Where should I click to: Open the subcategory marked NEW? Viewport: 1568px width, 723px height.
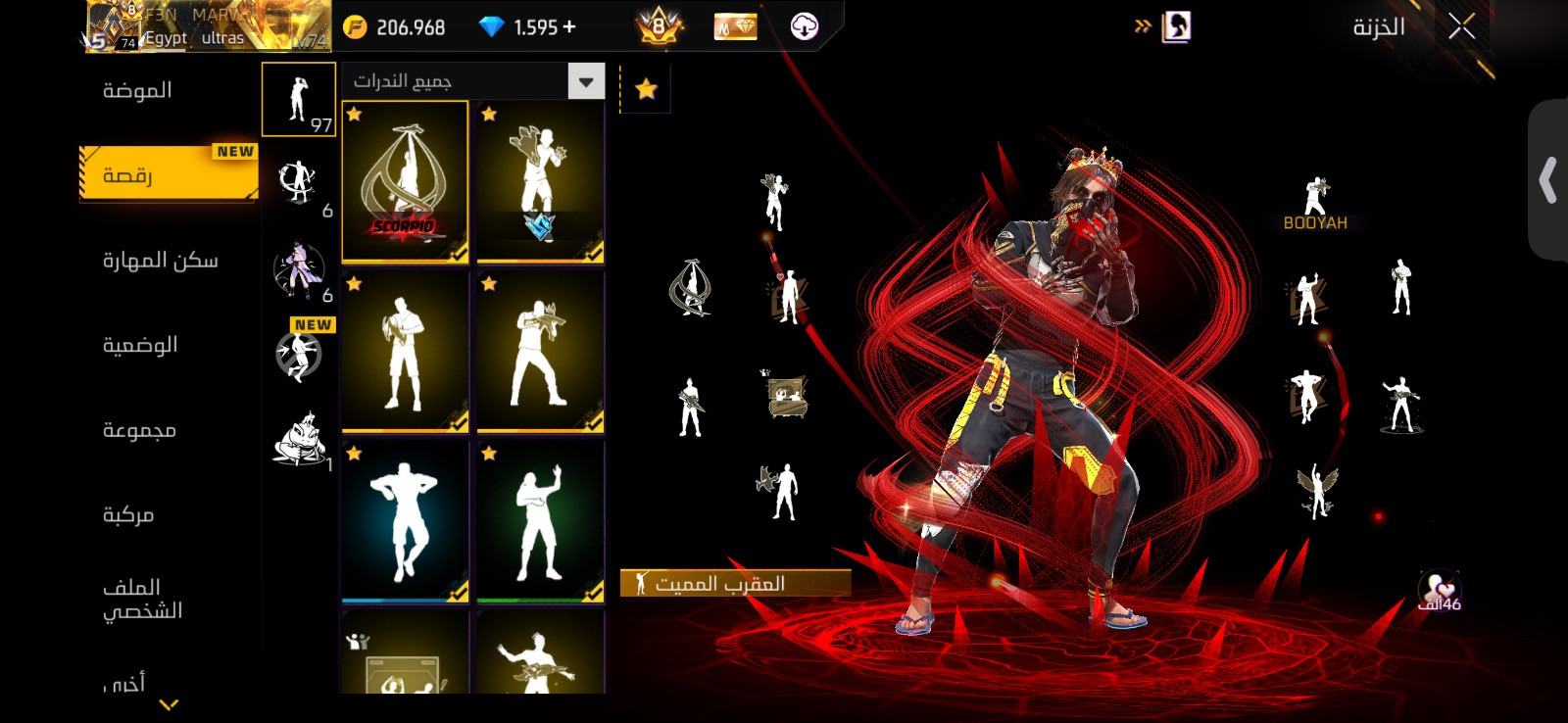(x=301, y=351)
